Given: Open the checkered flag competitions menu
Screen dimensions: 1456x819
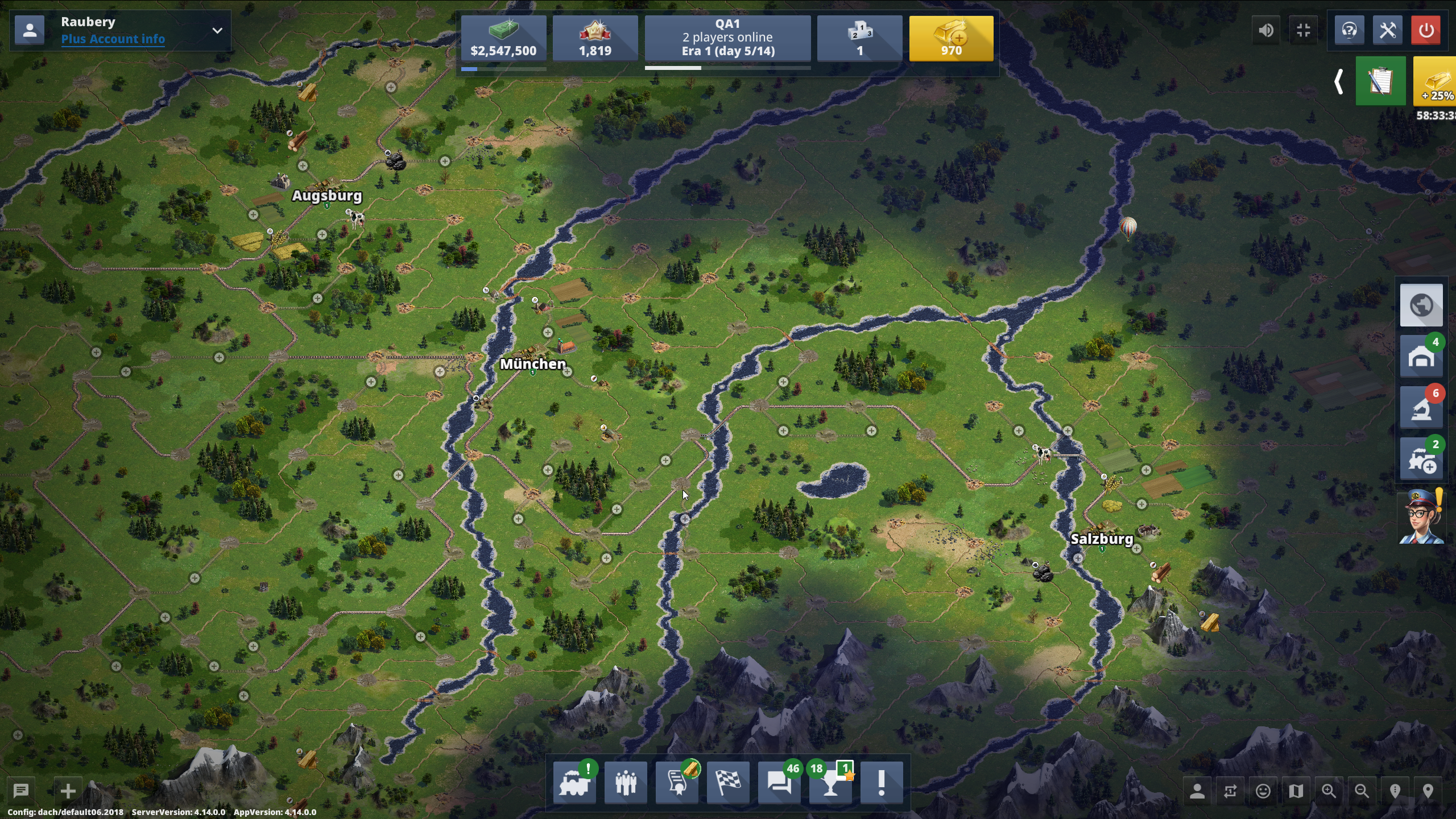Looking at the screenshot, I should click(728, 783).
